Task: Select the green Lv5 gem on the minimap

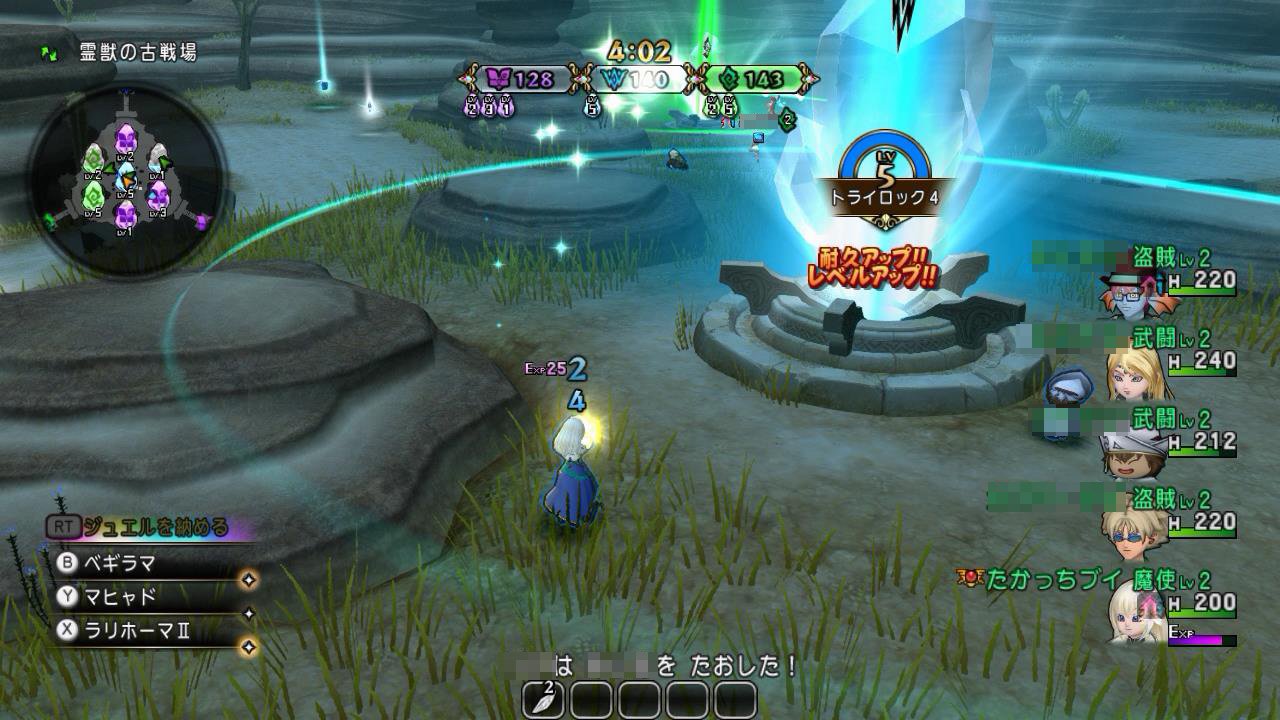Action: point(95,198)
